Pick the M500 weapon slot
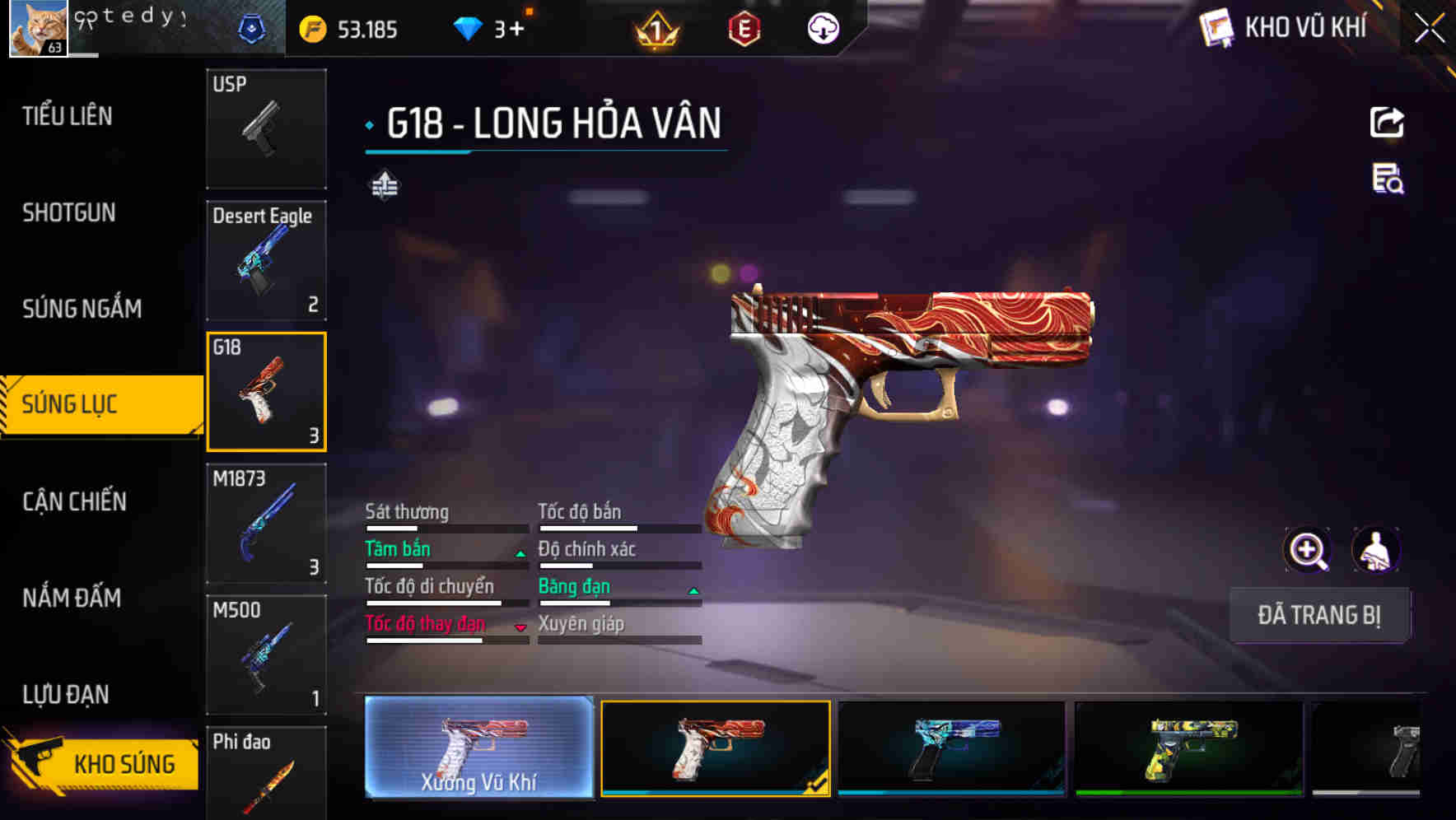 click(266, 655)
